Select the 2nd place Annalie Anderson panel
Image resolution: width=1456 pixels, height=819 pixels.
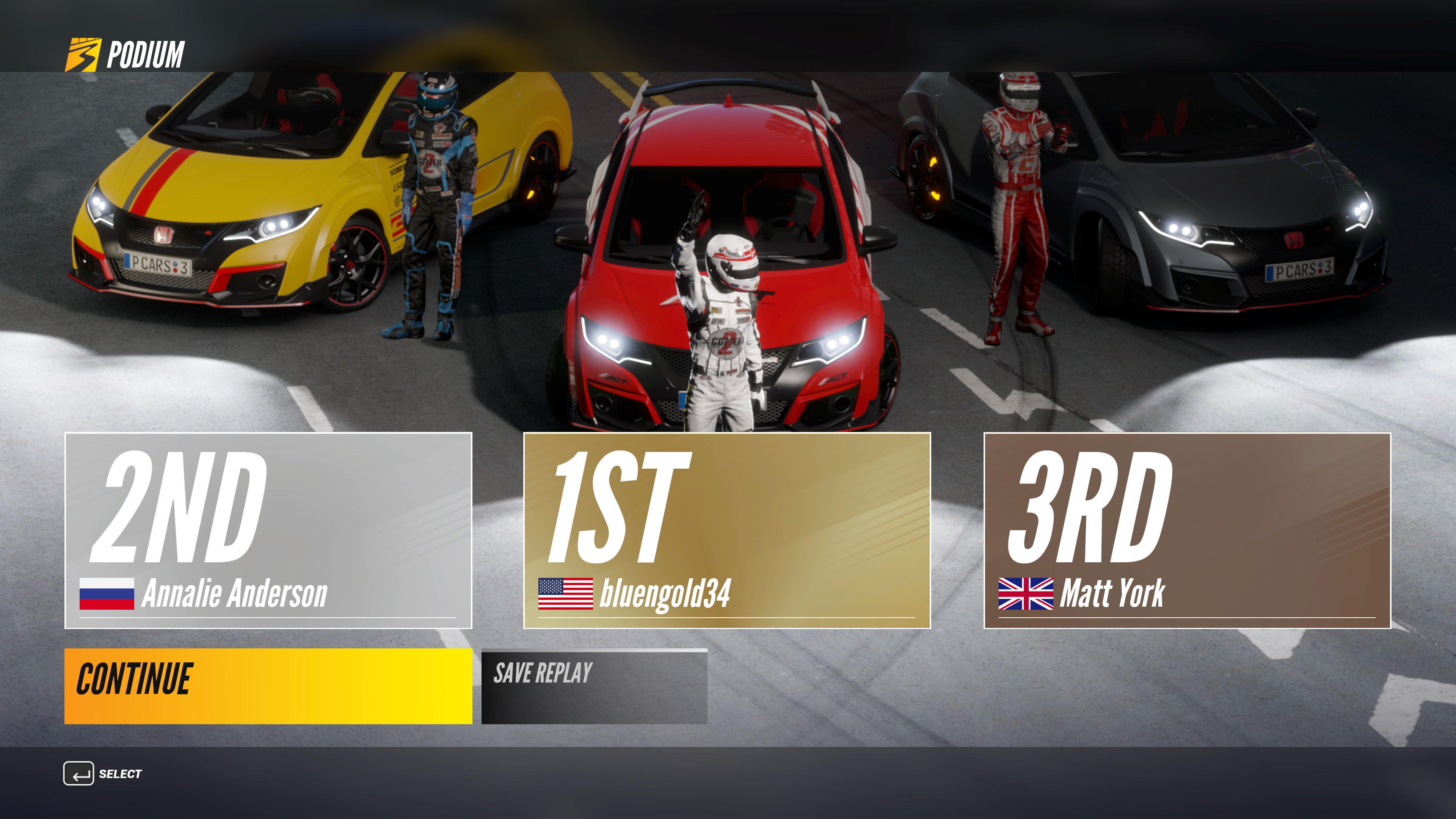tap(268, 530)
